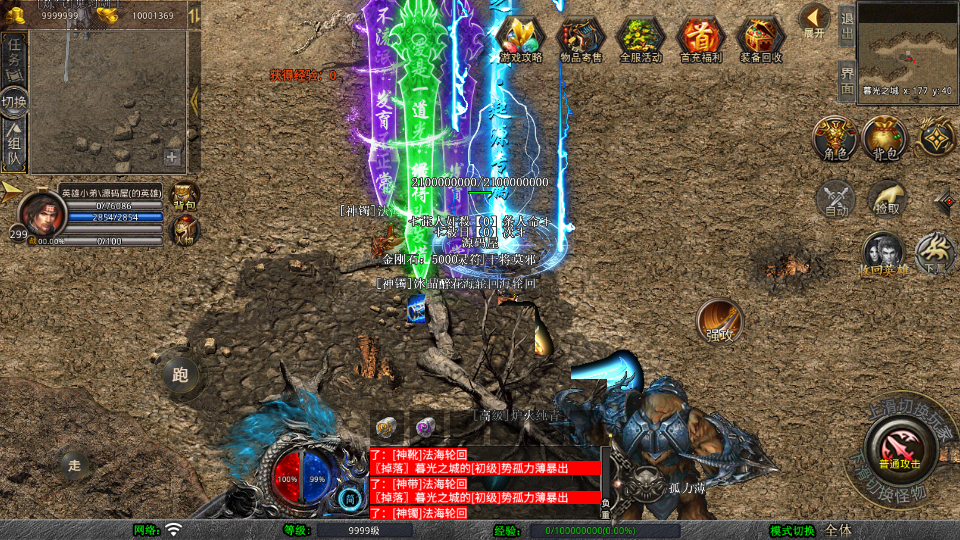Open the 界面 interface button
The width and height of the screenshot is (960, 540).
(846, 79)
